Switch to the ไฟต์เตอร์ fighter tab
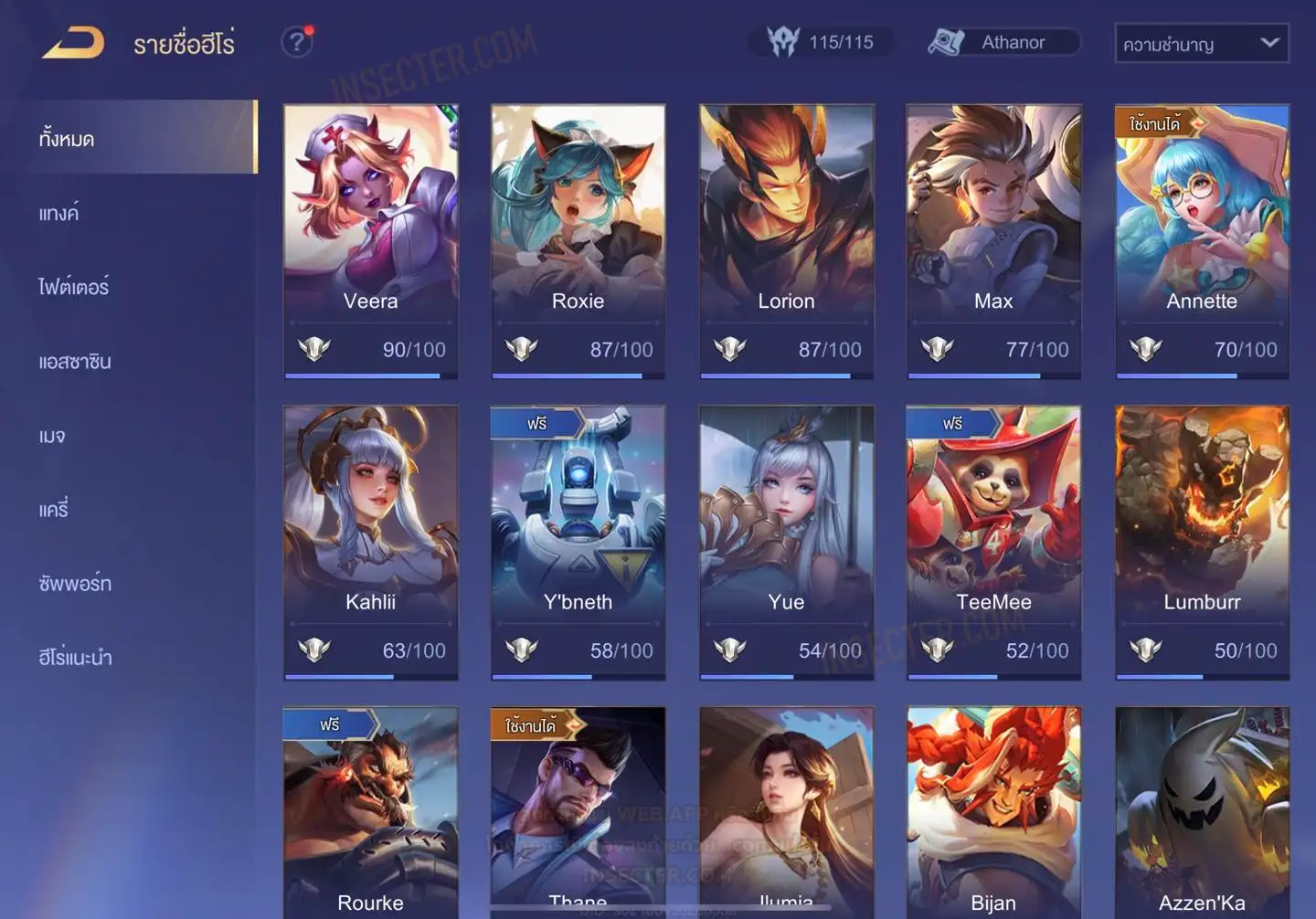 [x=74, y=288]
